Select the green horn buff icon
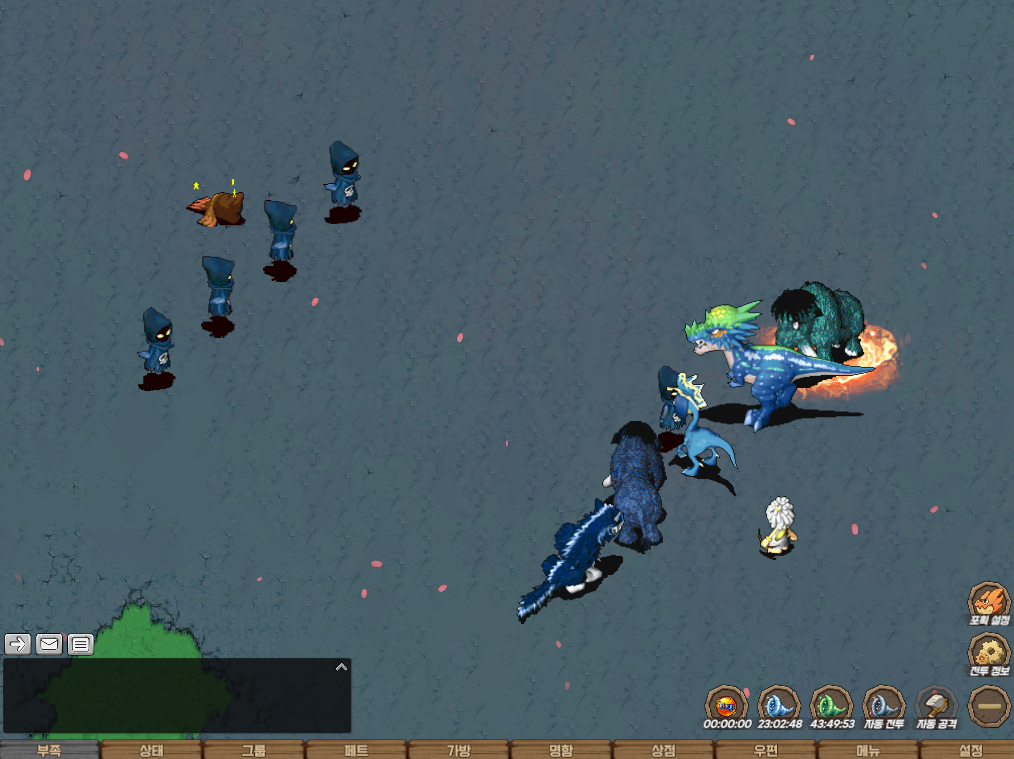This screenshot has width=1014, height=759. 831,703
